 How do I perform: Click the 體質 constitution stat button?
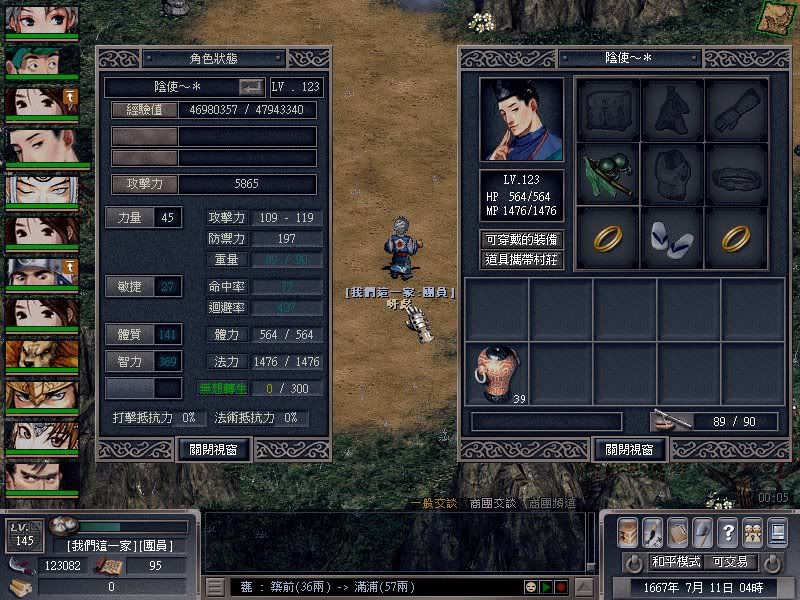click(x=128, y=334)
